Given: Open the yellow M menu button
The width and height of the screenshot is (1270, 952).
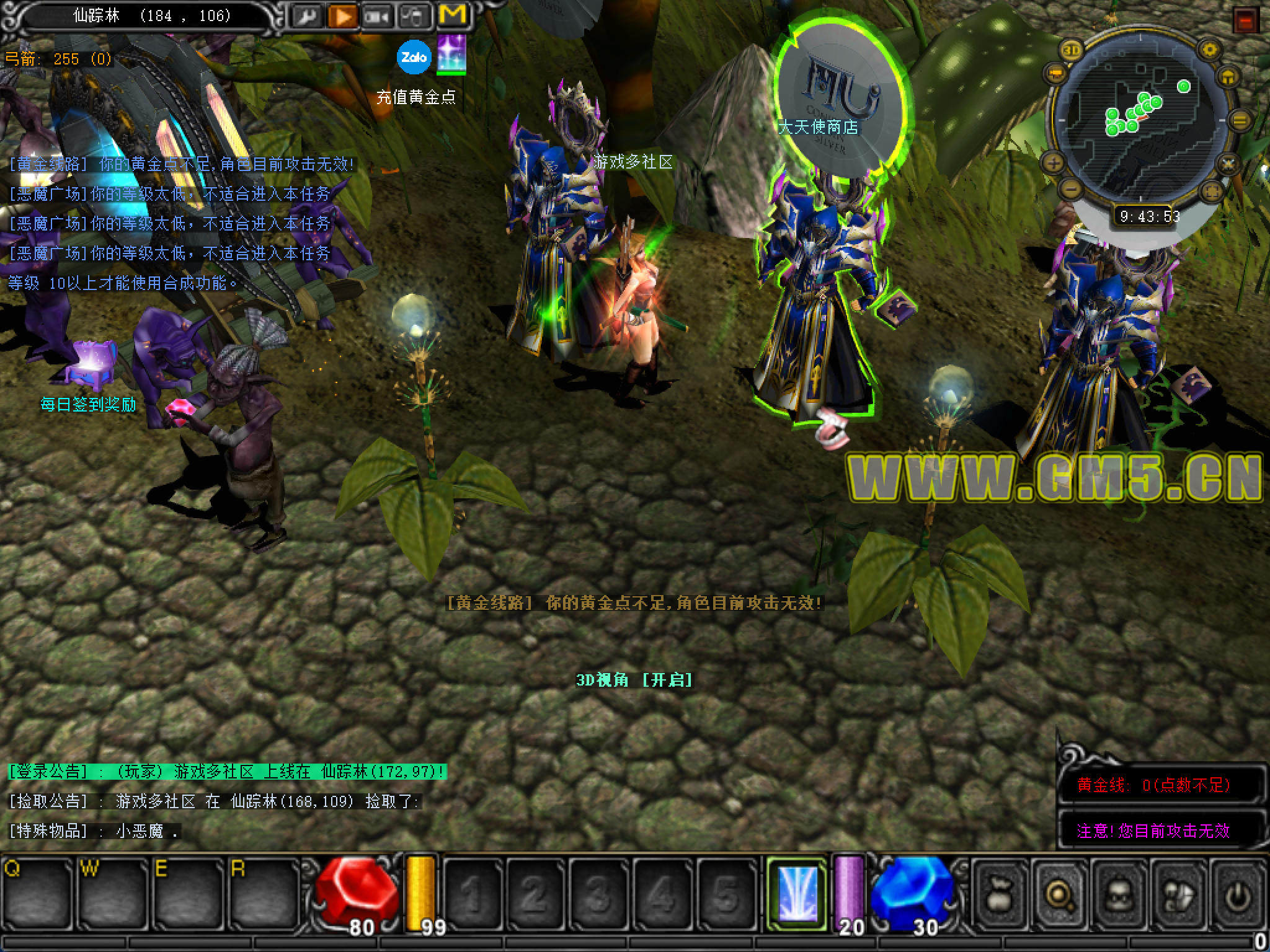Looking at the screenshot, I should pos(452,15).
